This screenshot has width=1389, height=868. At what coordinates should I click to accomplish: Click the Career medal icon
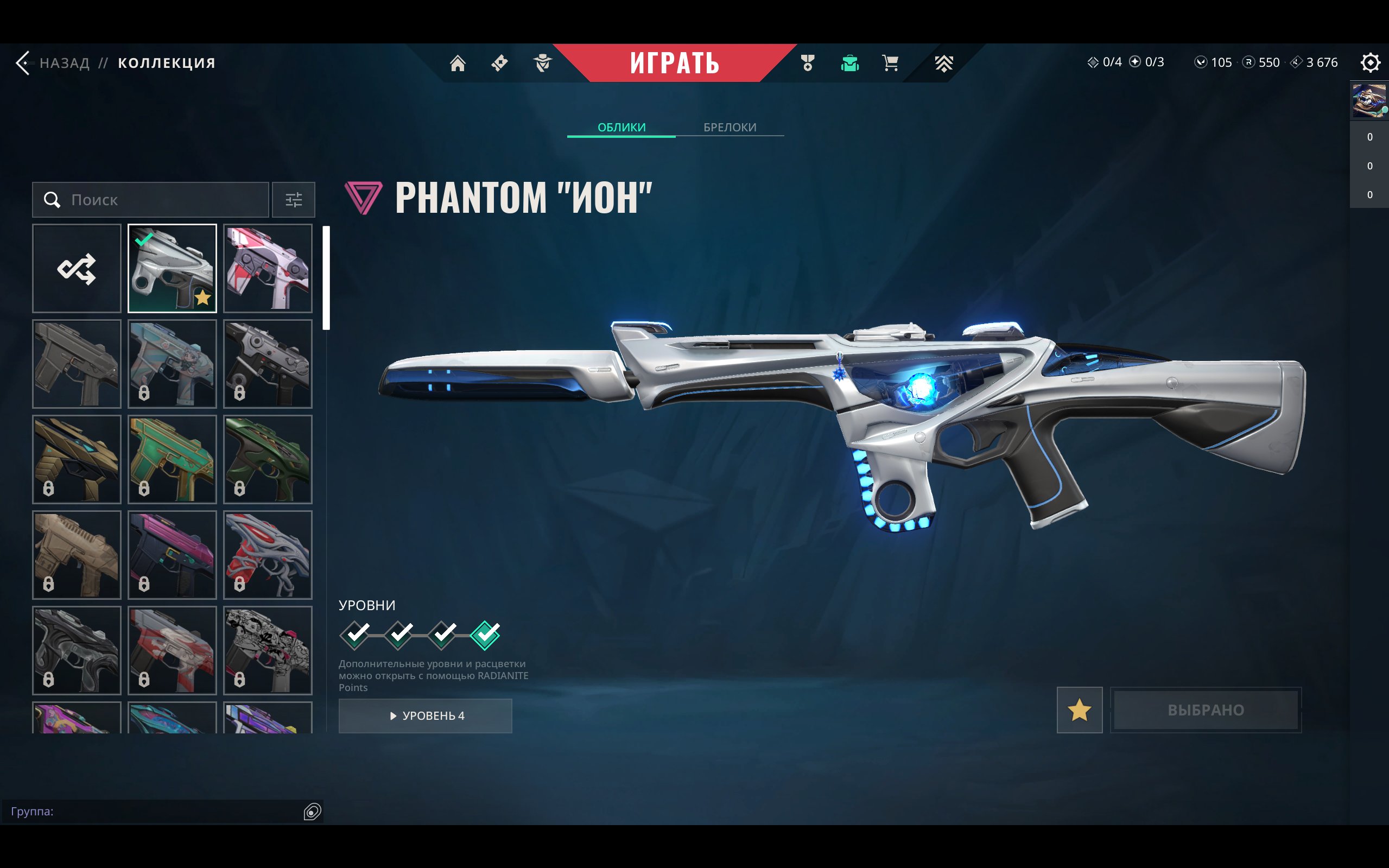tap(807, 63)
